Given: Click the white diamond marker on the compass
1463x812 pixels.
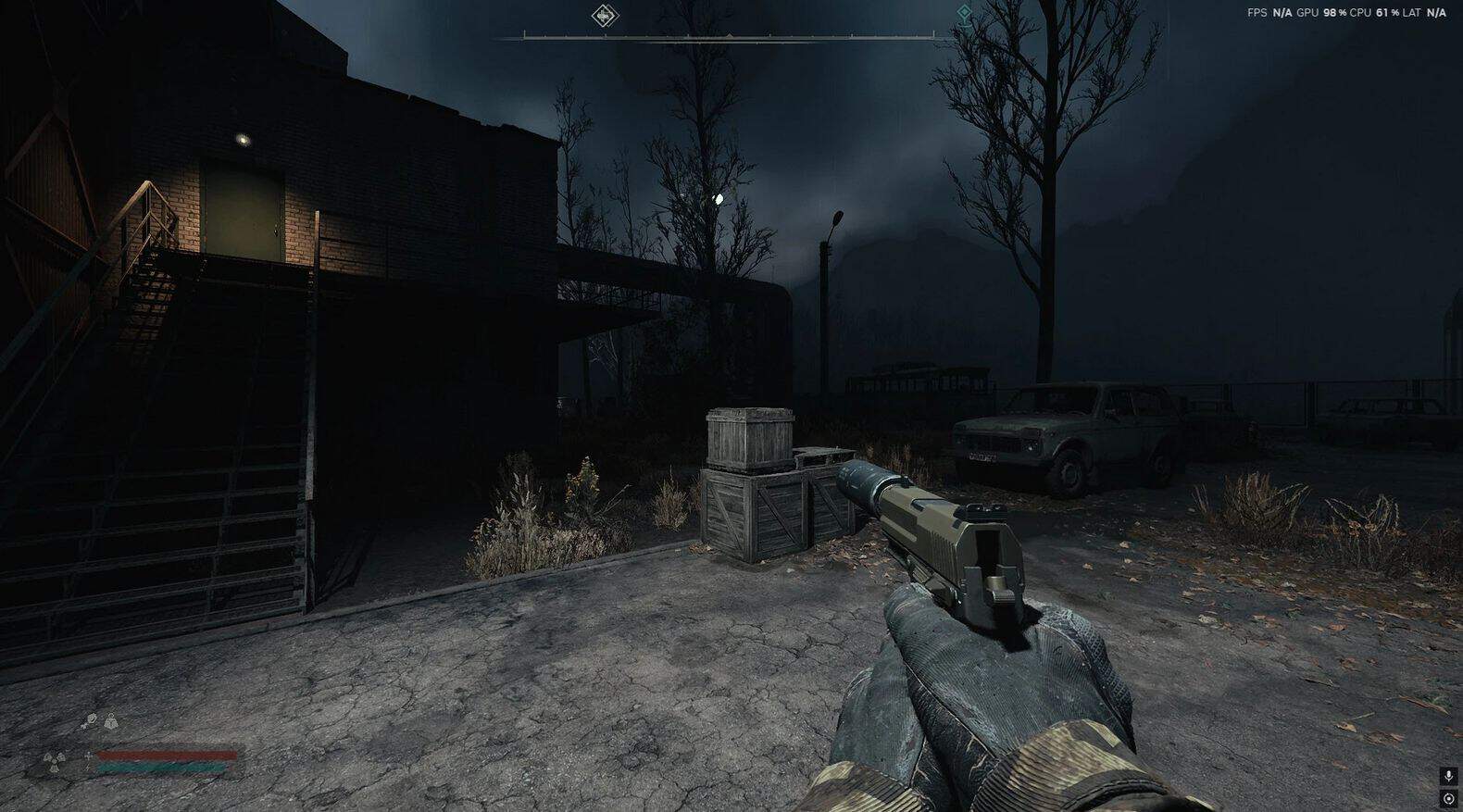Looking at the screenshot, I should [x=605, y=15].
